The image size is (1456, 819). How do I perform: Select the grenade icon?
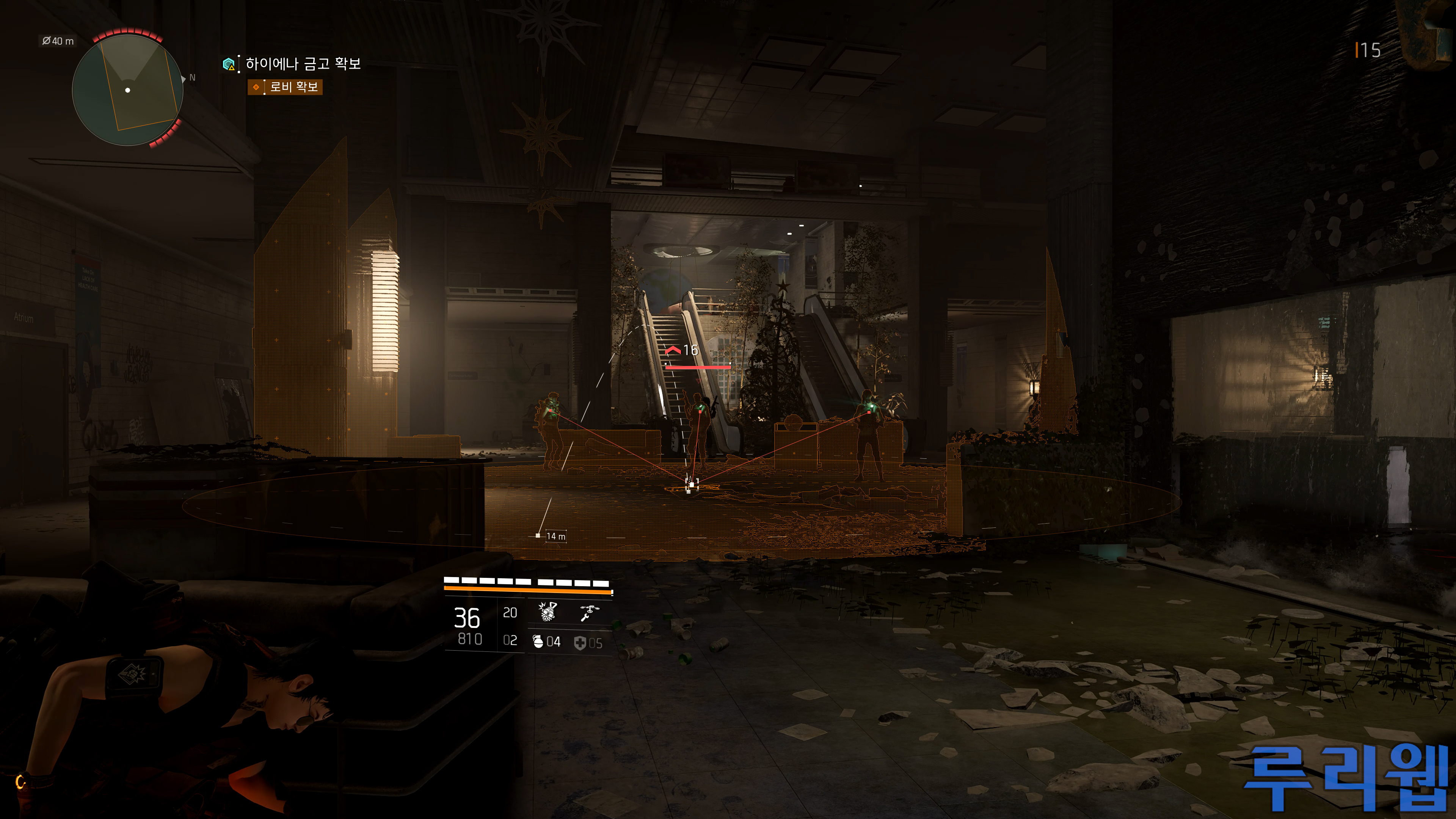coord(538,642)
